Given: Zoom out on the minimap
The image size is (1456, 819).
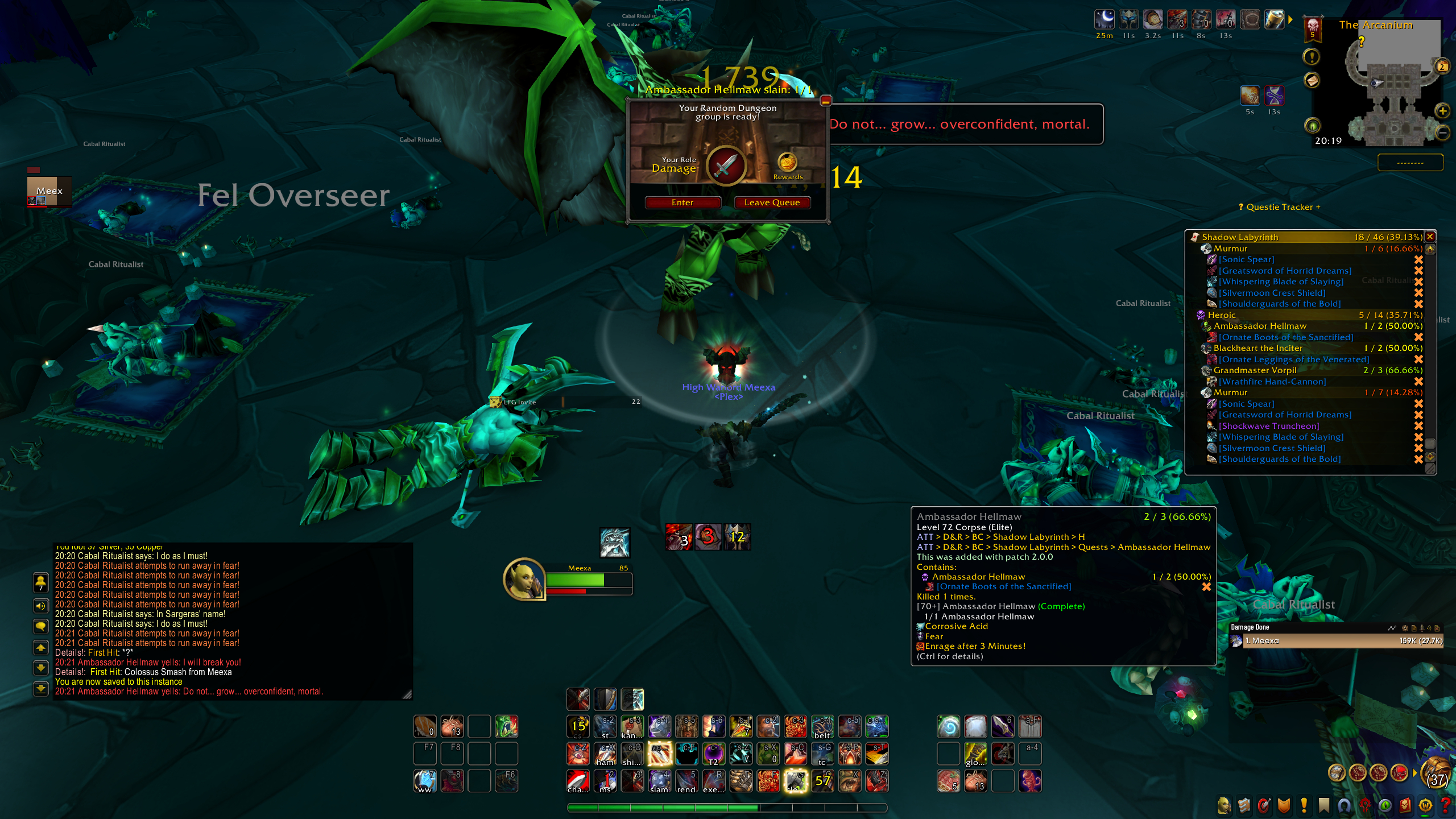Looking at the screenshot, I should 1442,133.
